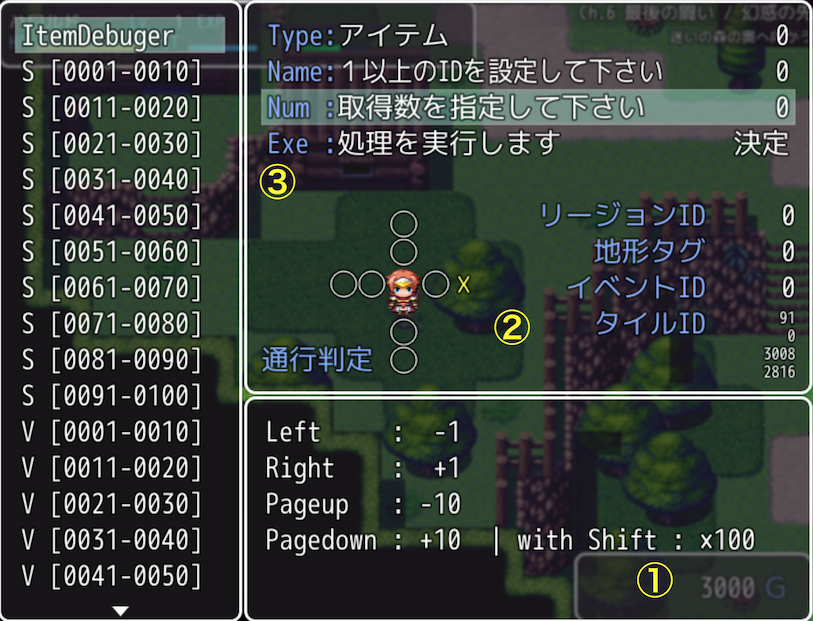Click the list's downward scroll arrow
813x621 pixels.
click(121, 610)
